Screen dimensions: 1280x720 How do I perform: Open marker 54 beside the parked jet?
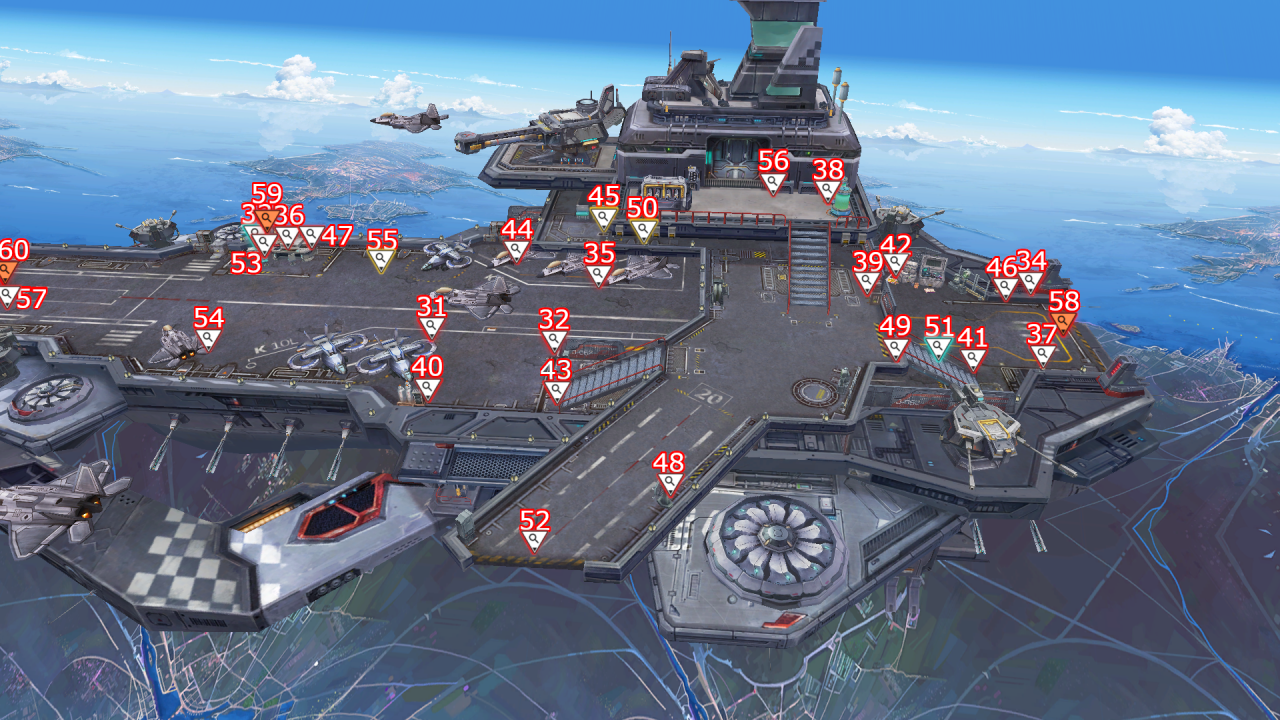[208, 339]
